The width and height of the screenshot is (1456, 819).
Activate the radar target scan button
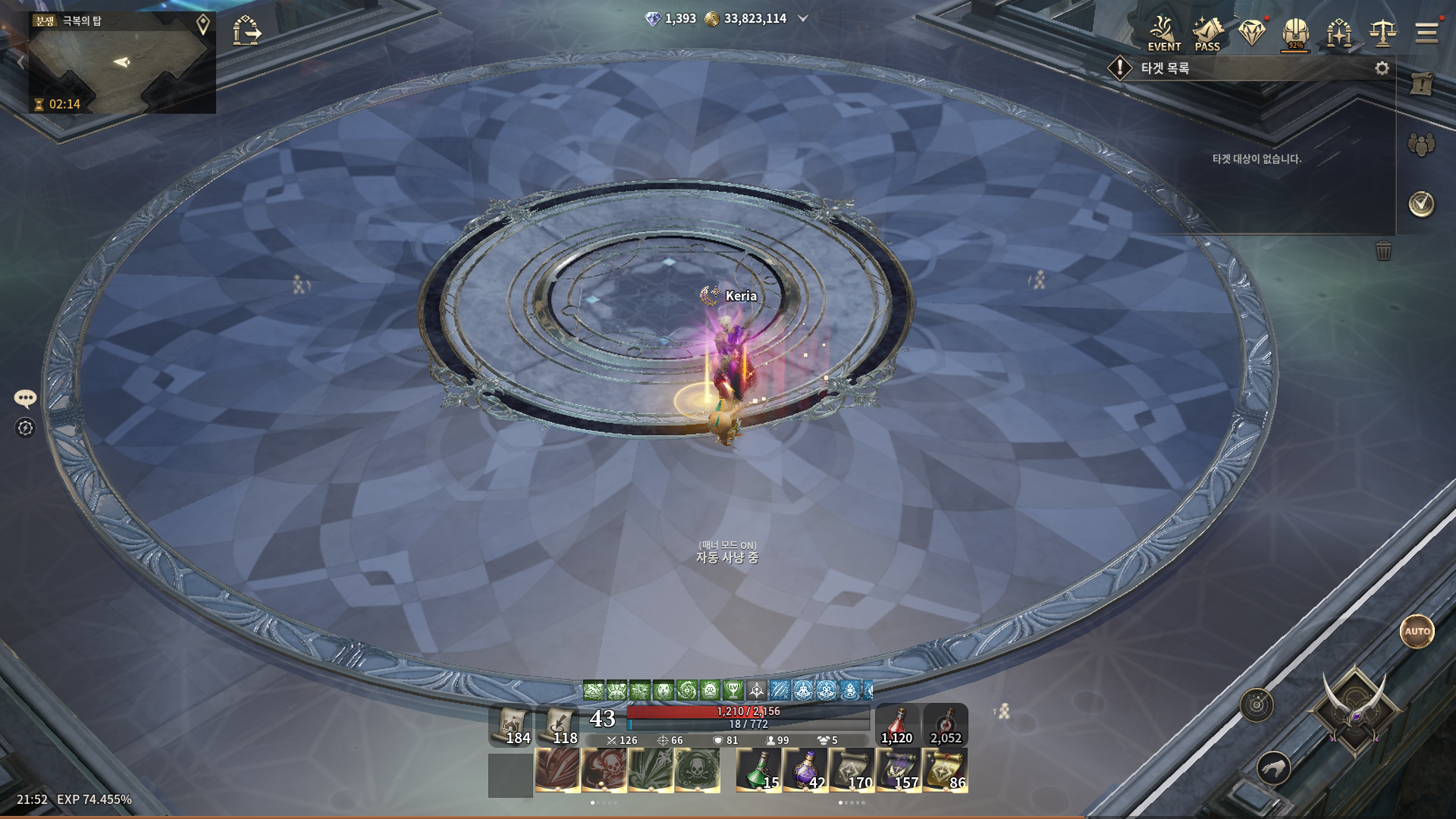1257,705
